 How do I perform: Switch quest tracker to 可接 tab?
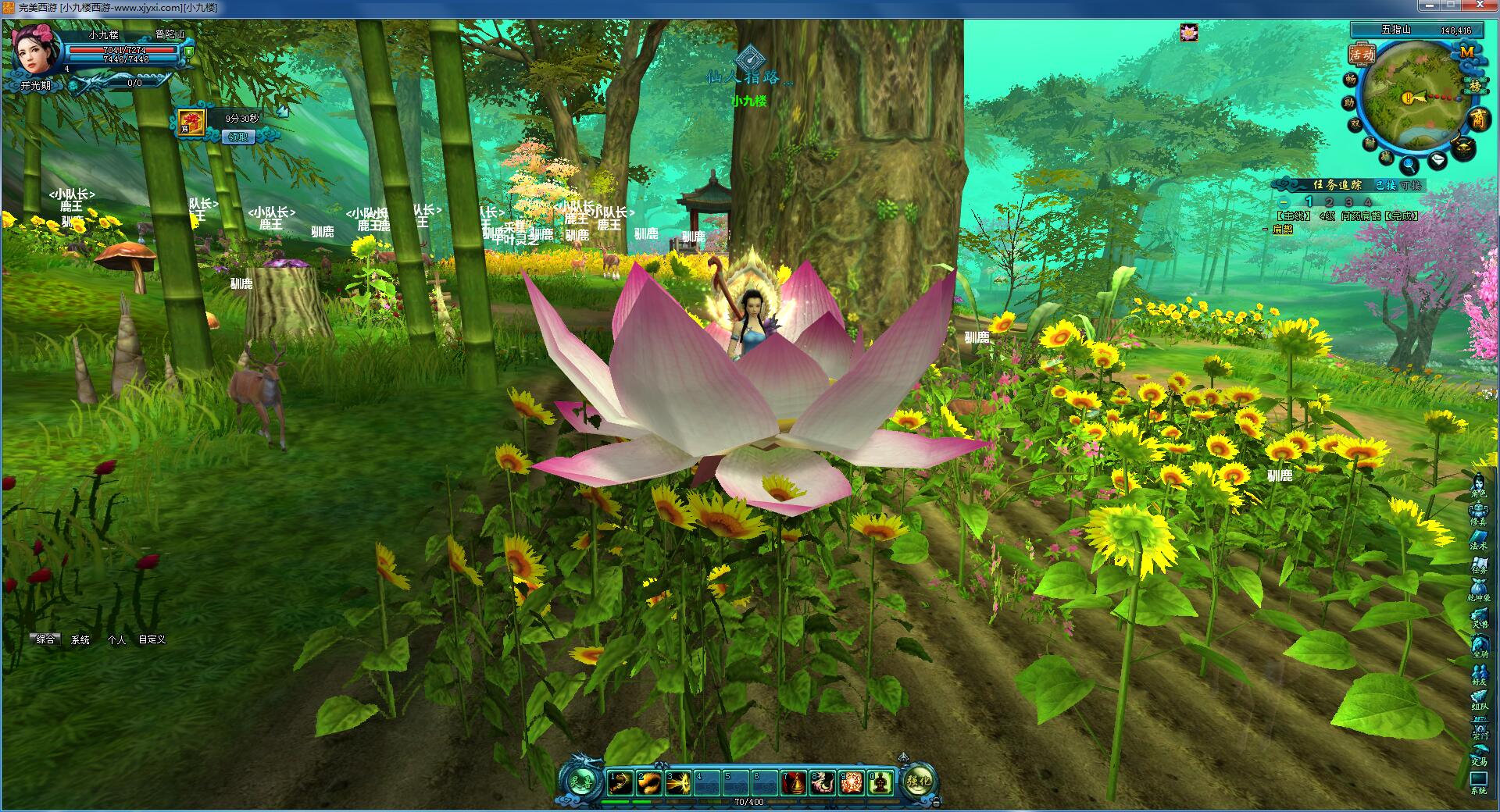click(1411, 185)
